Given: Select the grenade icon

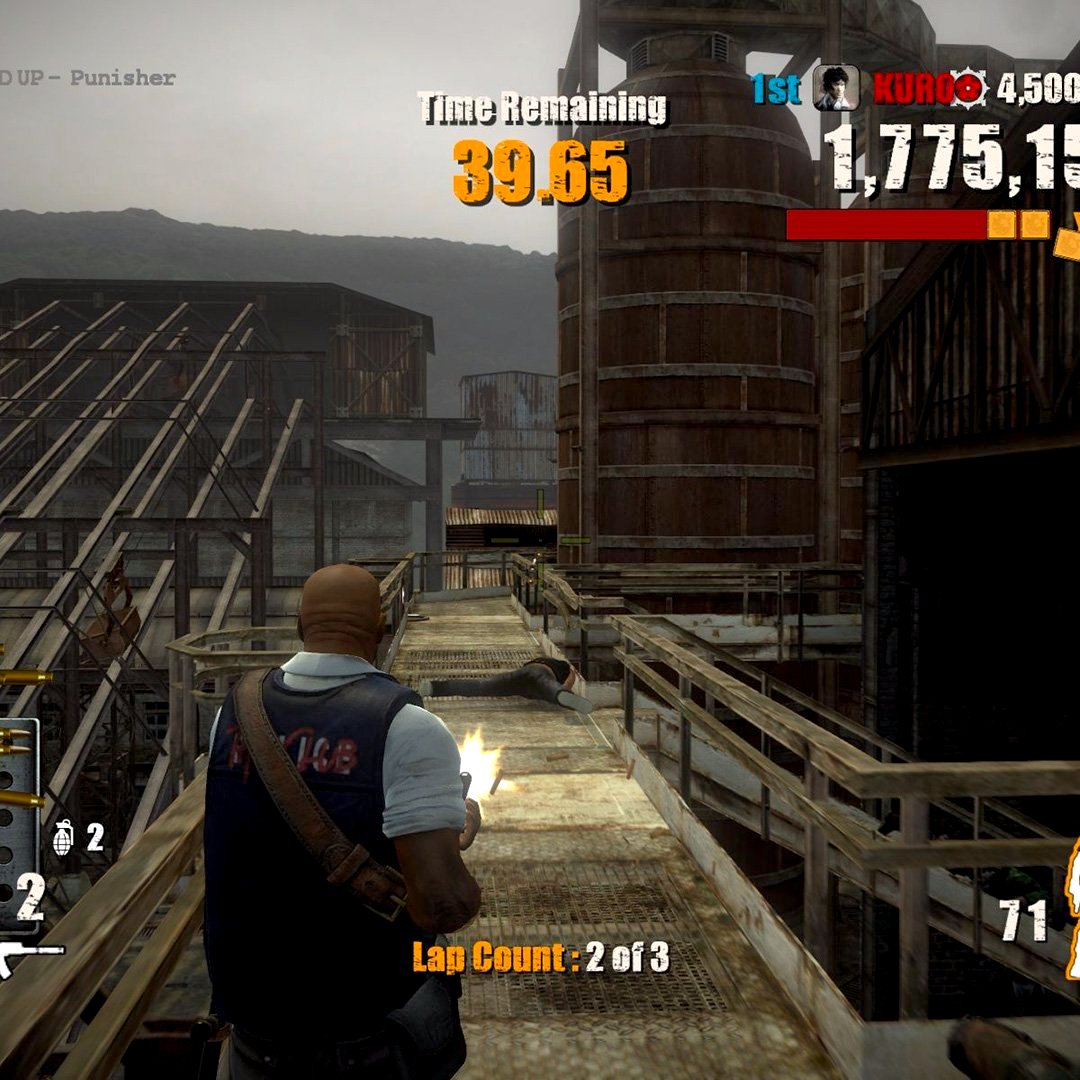Looking at the screenshot, I should (x=63, y=837).
